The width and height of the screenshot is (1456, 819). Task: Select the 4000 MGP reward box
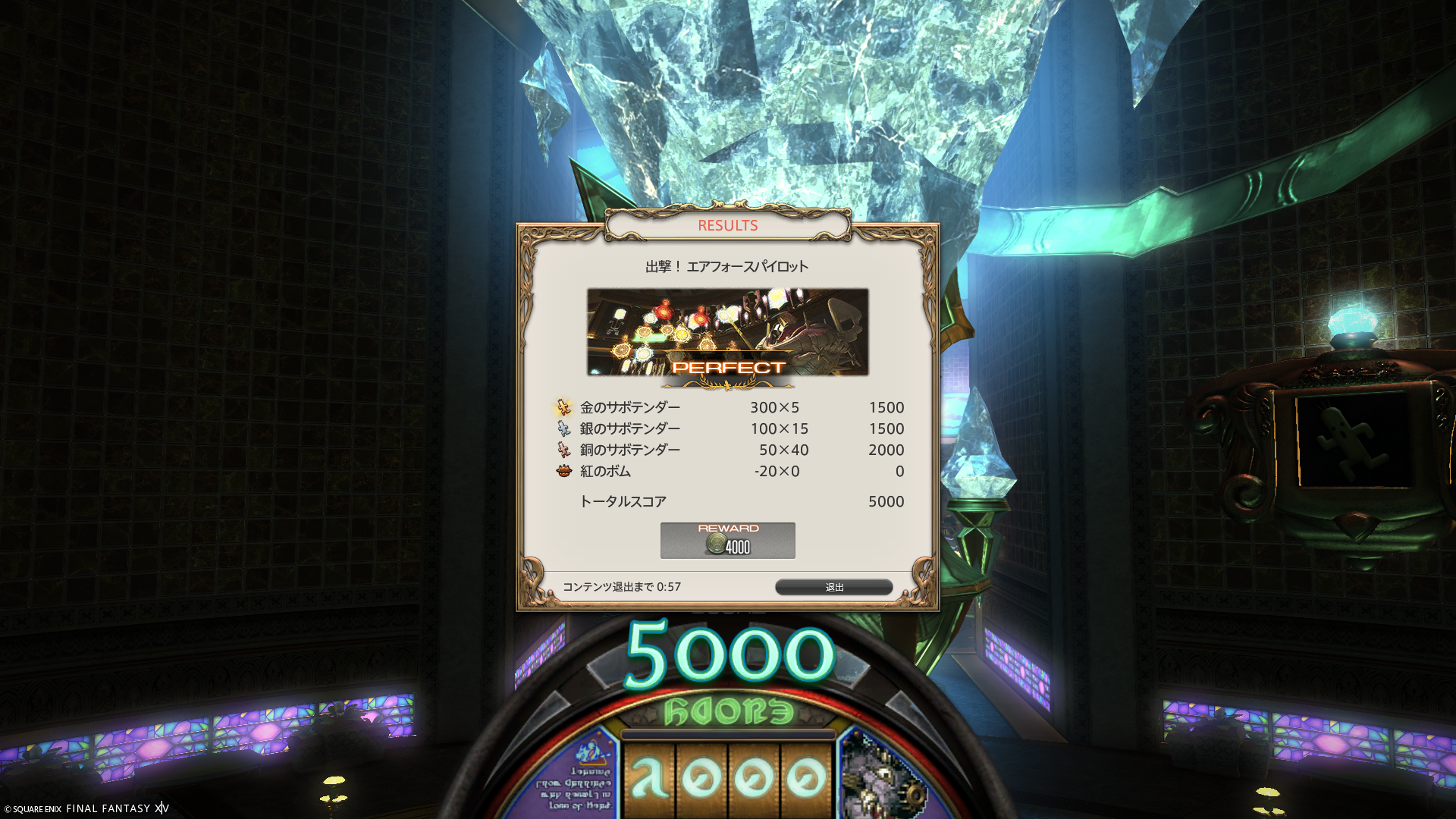pos(727,541)
